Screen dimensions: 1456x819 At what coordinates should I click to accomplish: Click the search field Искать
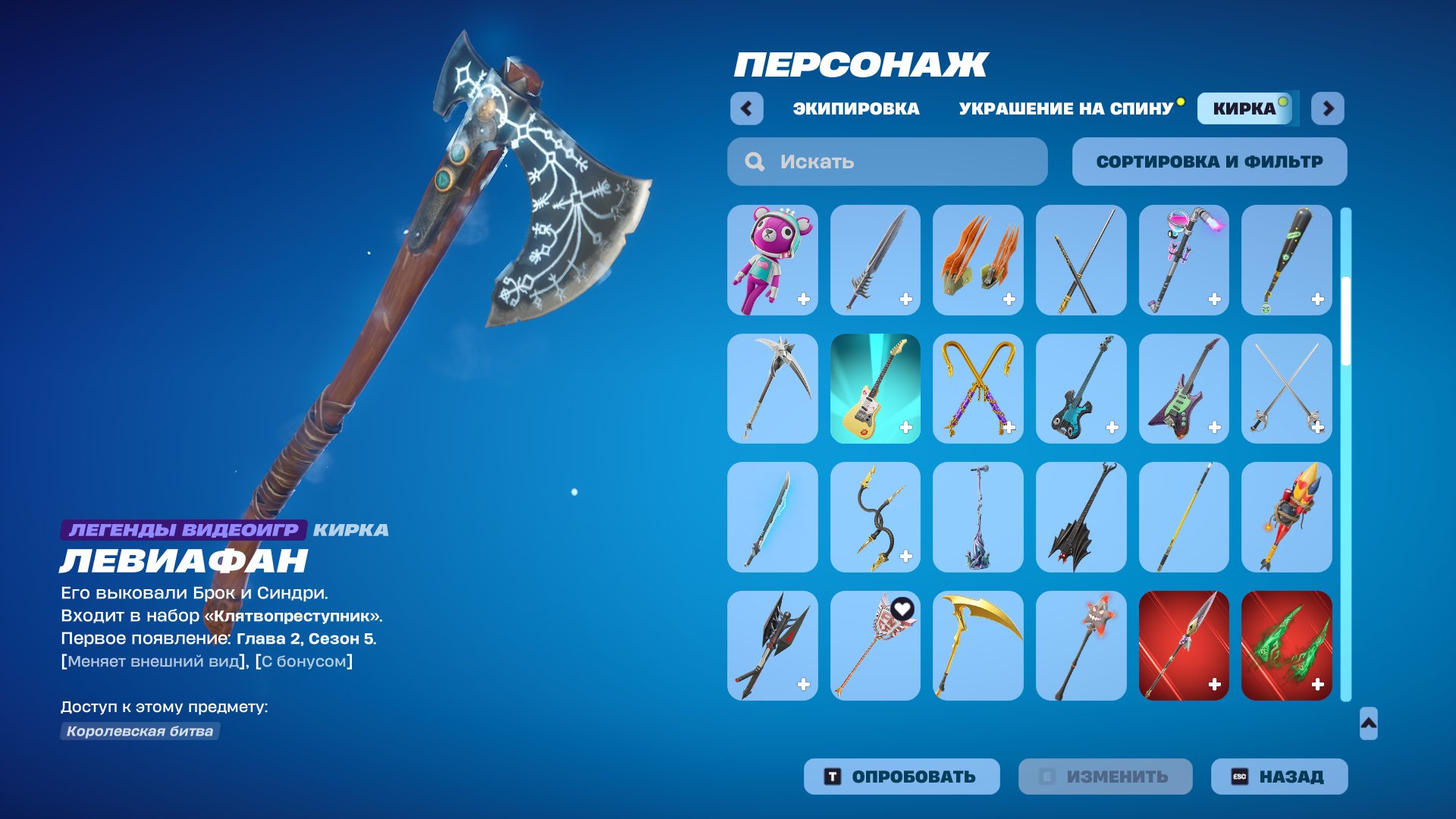[x=886, y=161]
